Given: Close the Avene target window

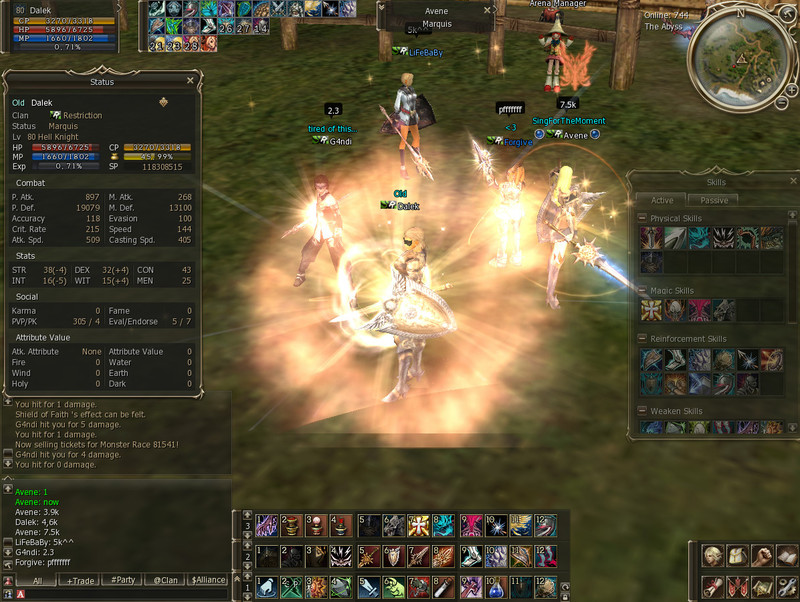Looking at the screenshot, I should 488,10.
